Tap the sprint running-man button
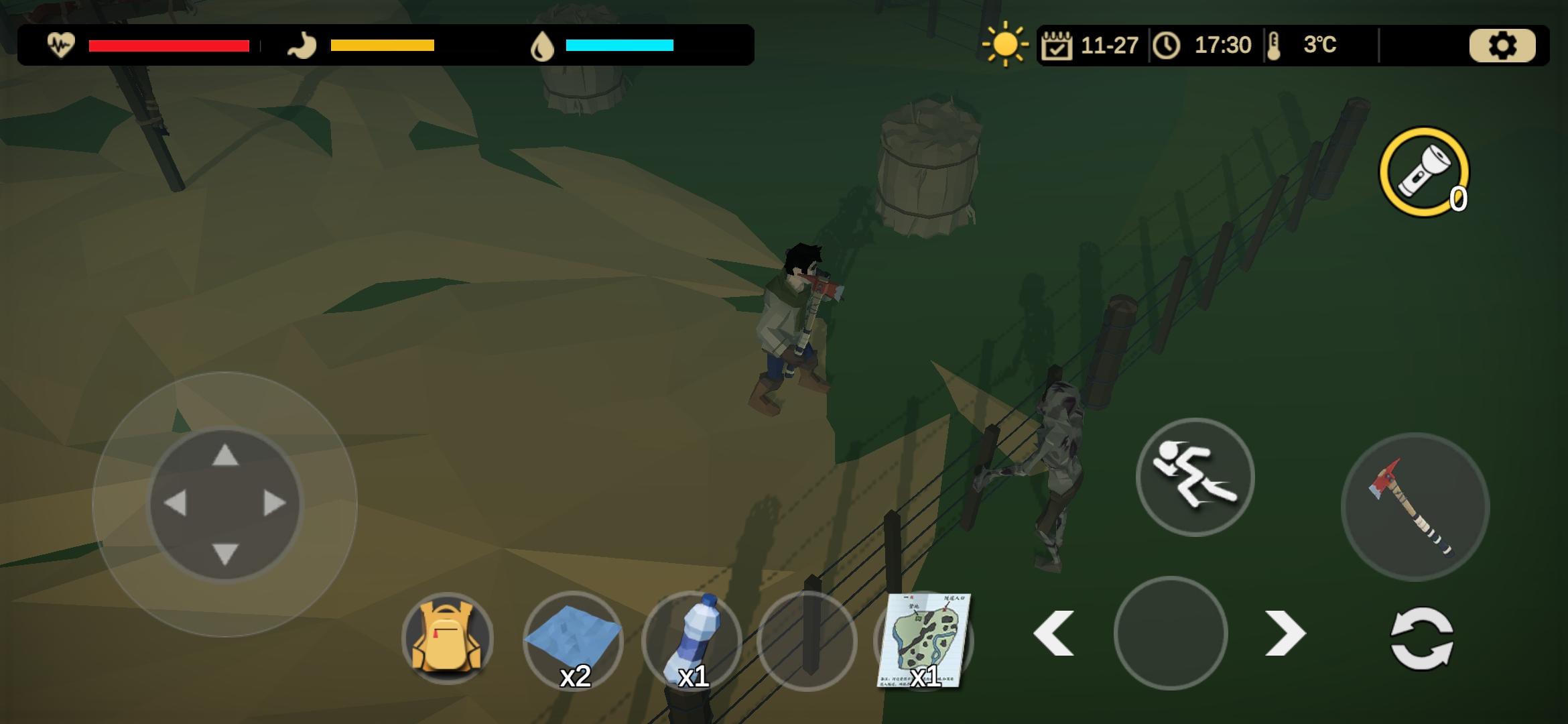This screenshot has height=724, width=1568. tap(1195, 477)
